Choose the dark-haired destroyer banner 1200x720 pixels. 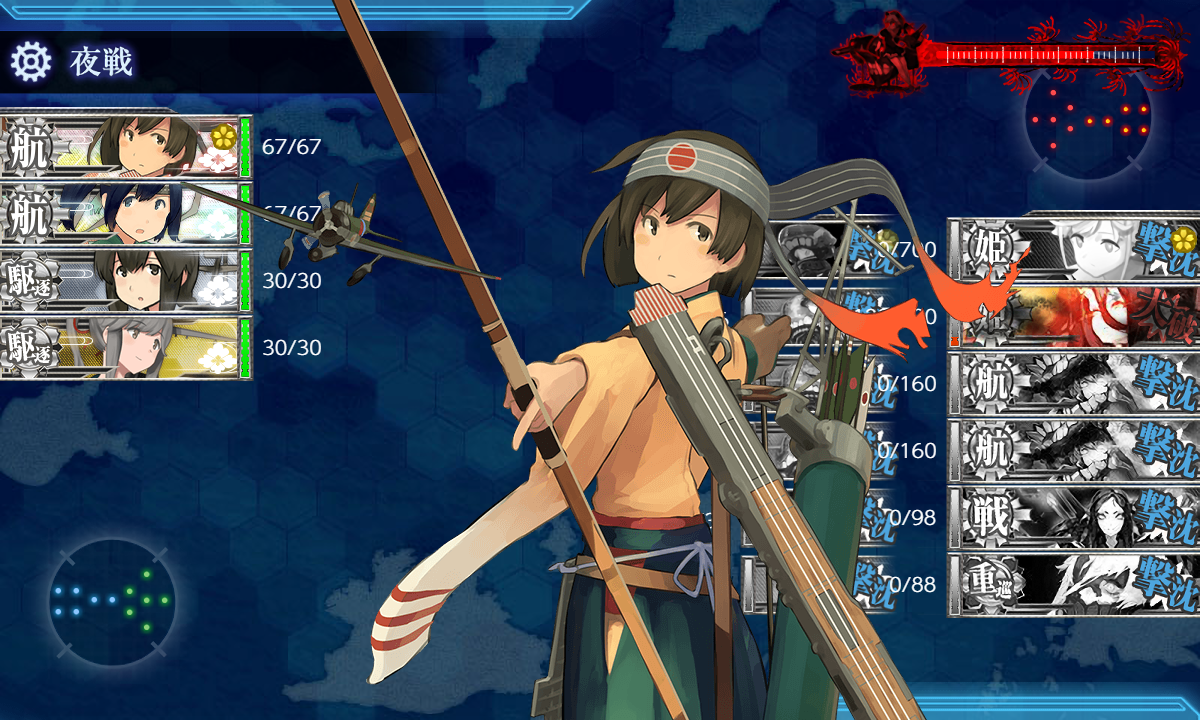[x=125, y=281]
